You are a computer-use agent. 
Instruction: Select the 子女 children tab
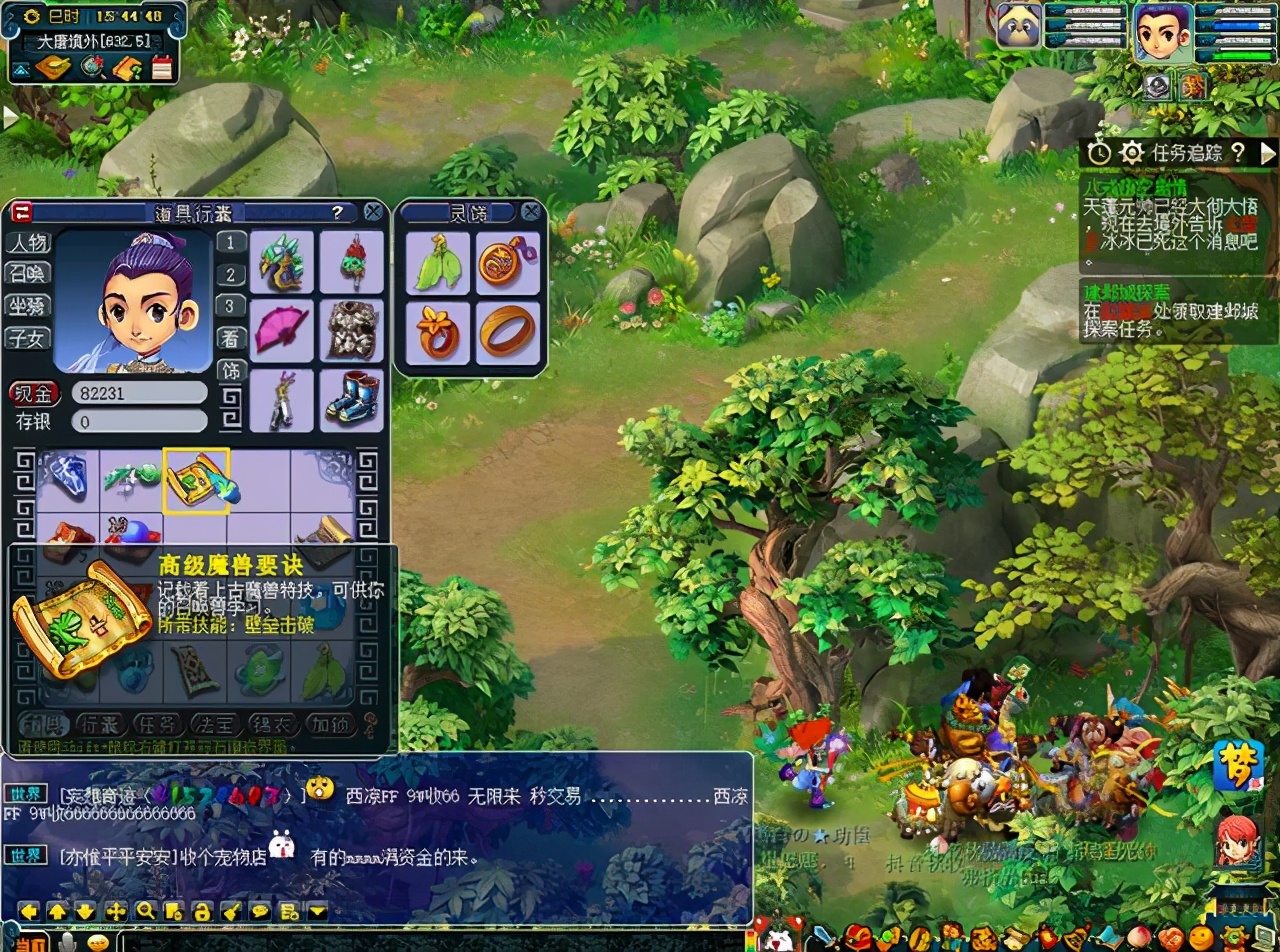point(28,338)
